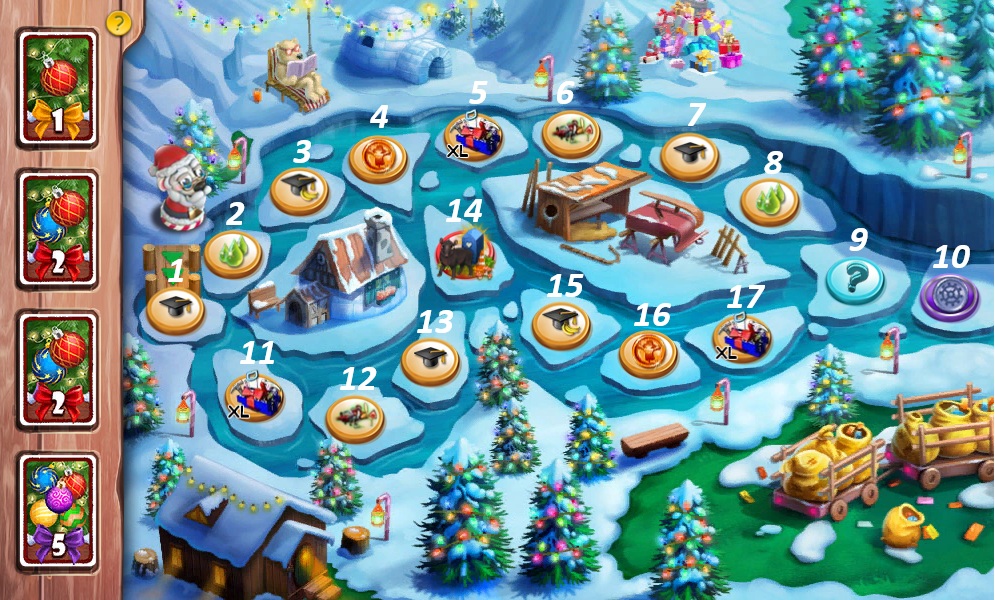Viewport: 995px width, 600px height.
Task: Enter level 5 XL toolbox node
Action: 473,135
